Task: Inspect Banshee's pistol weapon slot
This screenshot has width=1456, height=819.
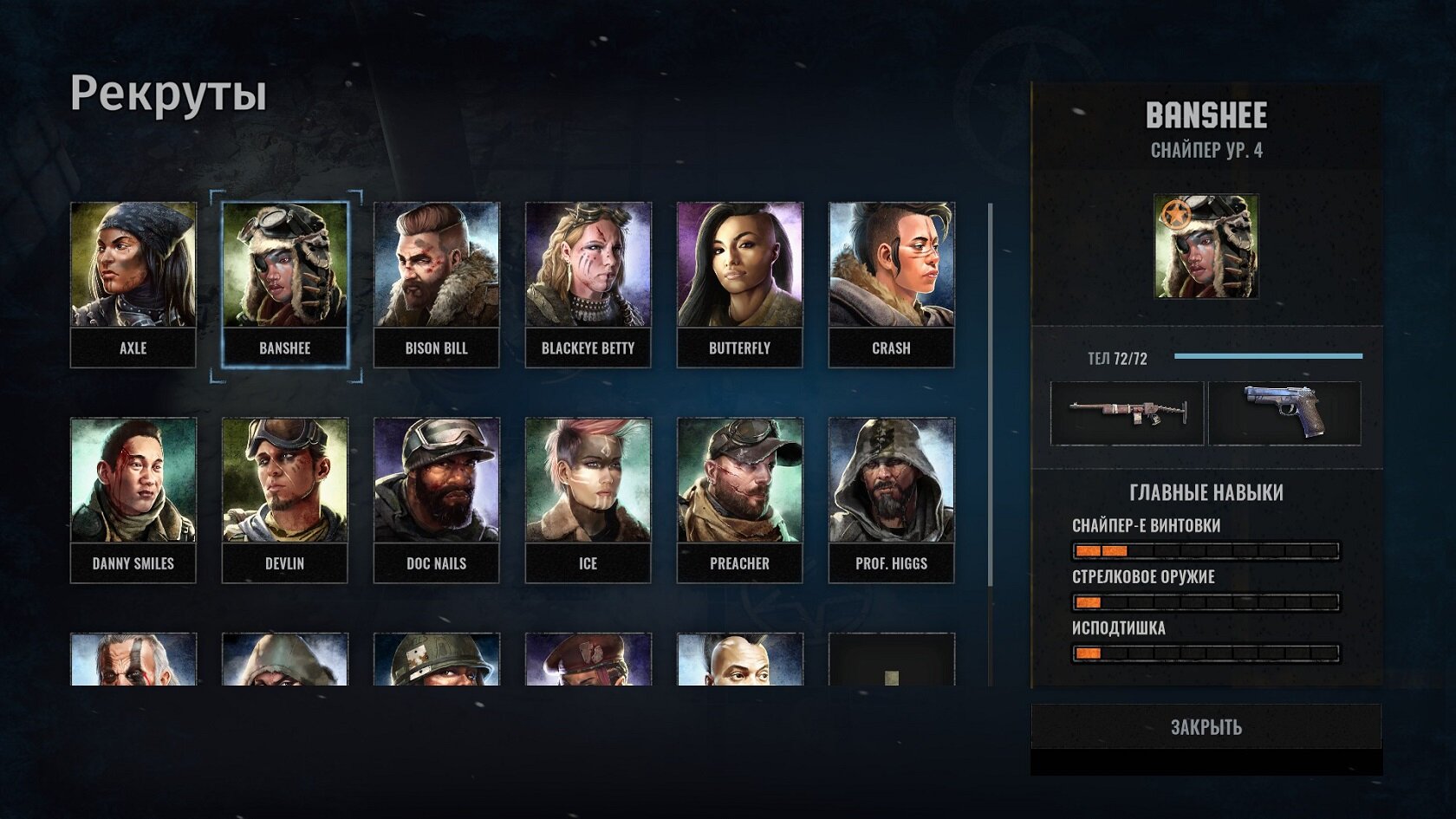Action: pos(1284,413)
